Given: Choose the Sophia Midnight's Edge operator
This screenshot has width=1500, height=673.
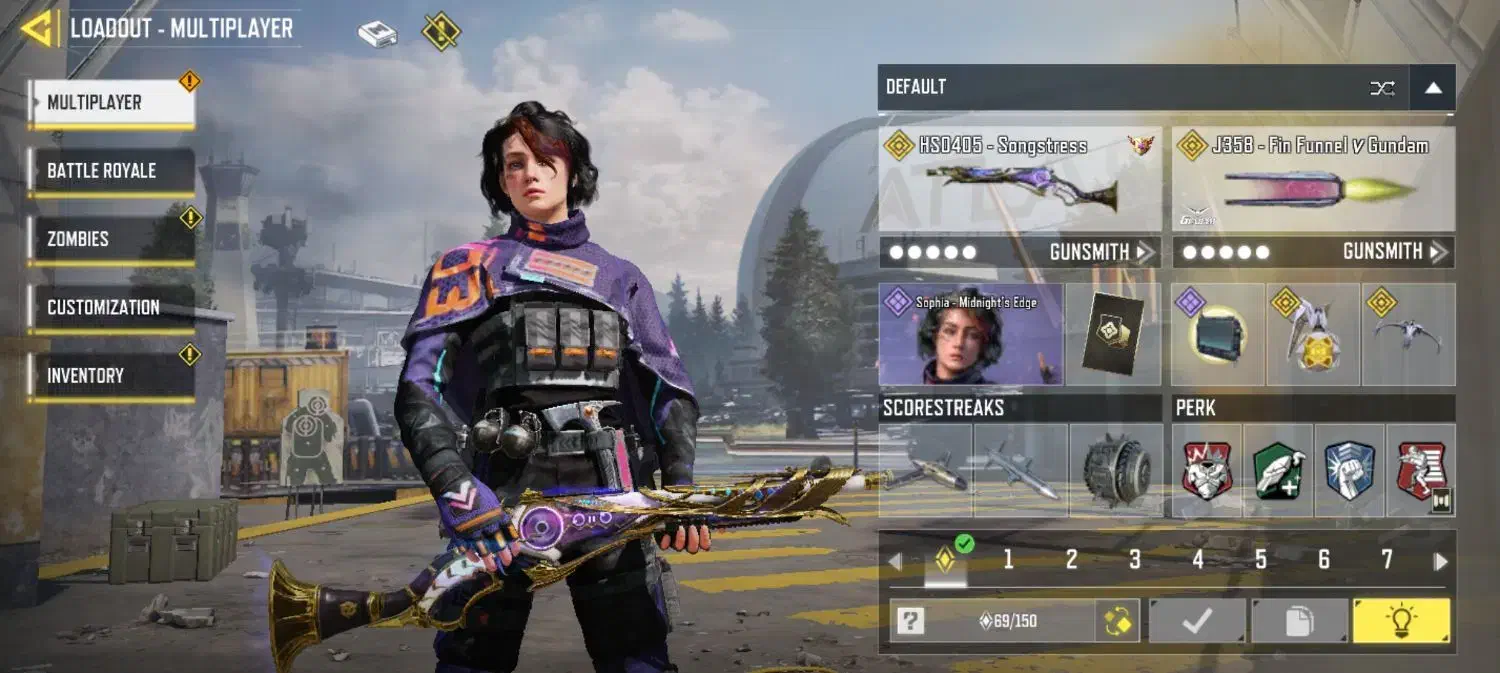Looking at the screenshot, I should point(970,334).
